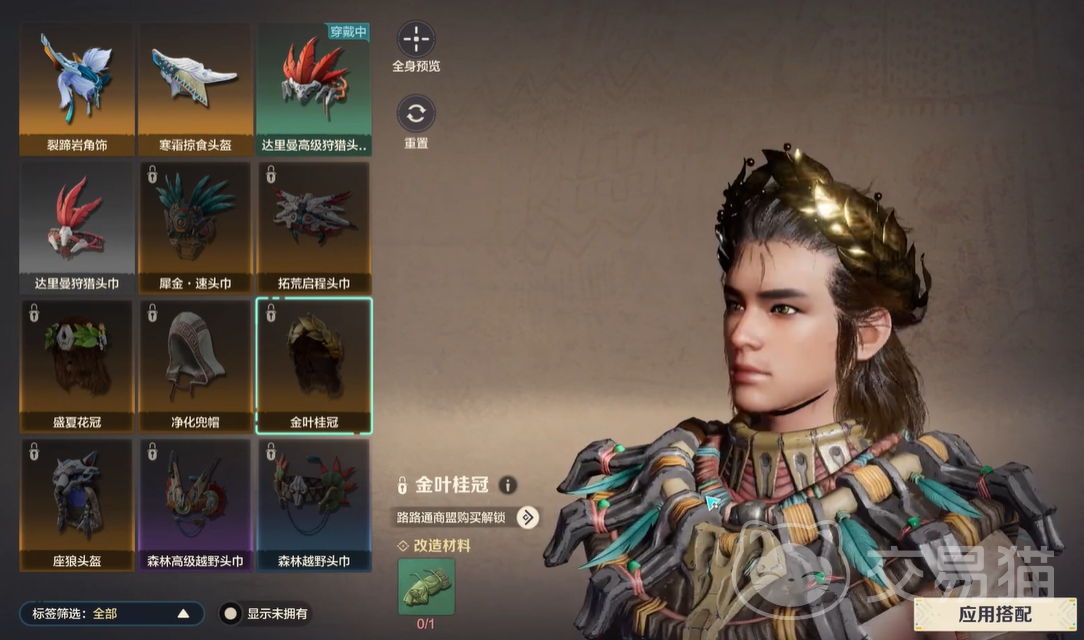
Task: Choose the 寒霜掠食头盔 helmet tile
Action: (195, 88)
